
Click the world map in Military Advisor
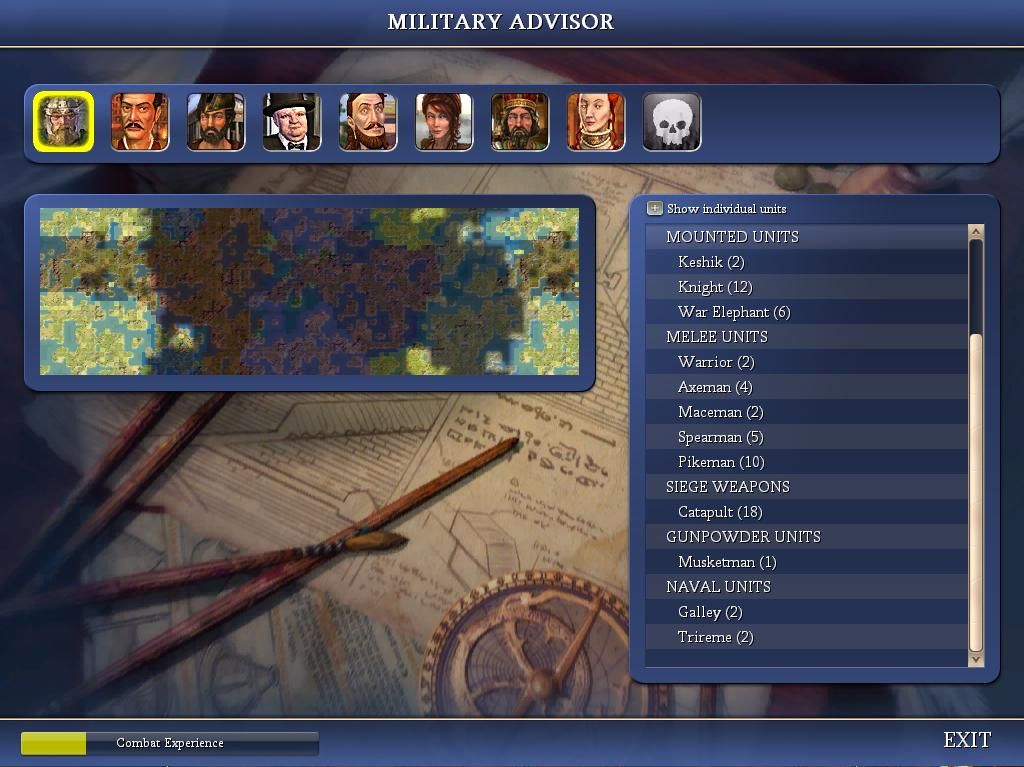(309, 291)
